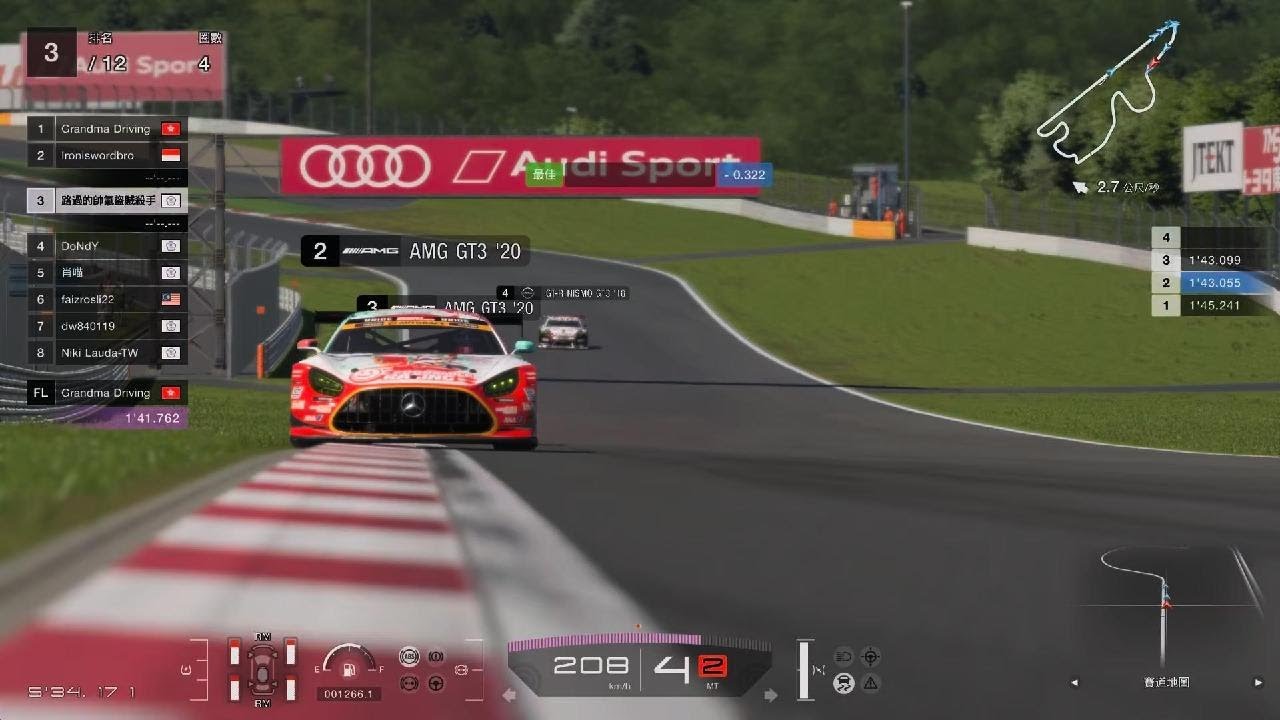This screenshot has height=720, width=1280.
Task: Select the headlight indicator icon
Action: pyautogui.click(x=844, y=656)
